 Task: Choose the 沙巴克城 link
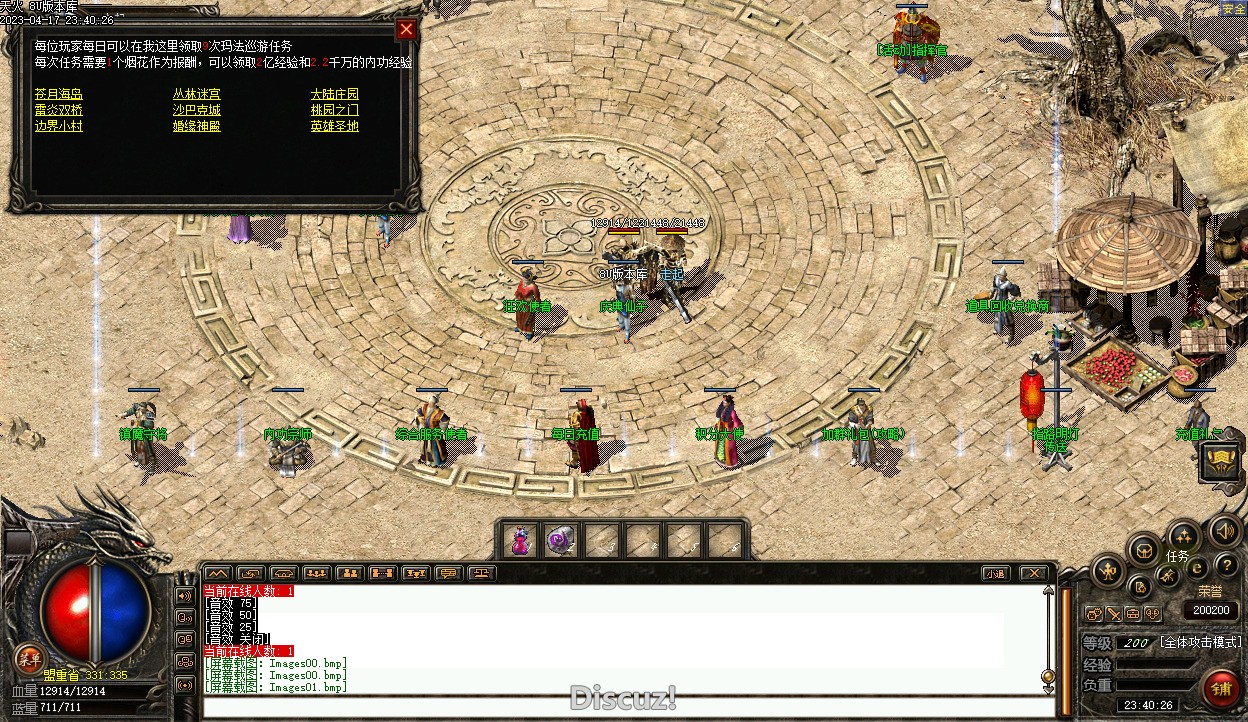(196, 110)
